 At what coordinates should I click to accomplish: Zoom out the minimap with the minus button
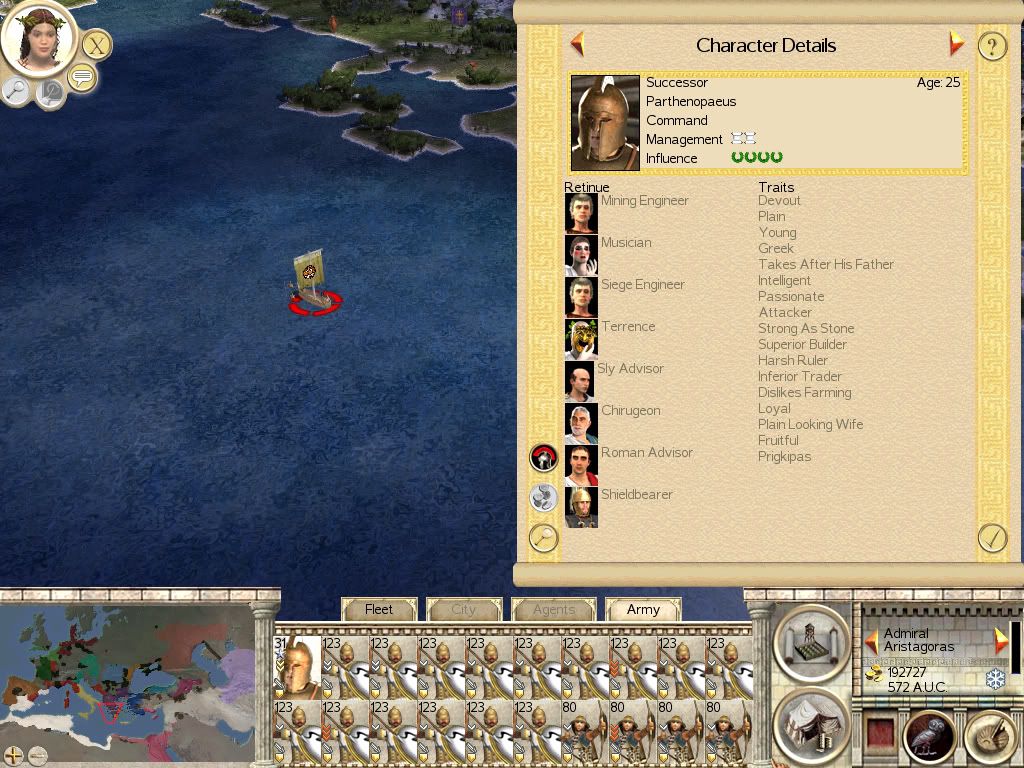(x=38, y=755)
